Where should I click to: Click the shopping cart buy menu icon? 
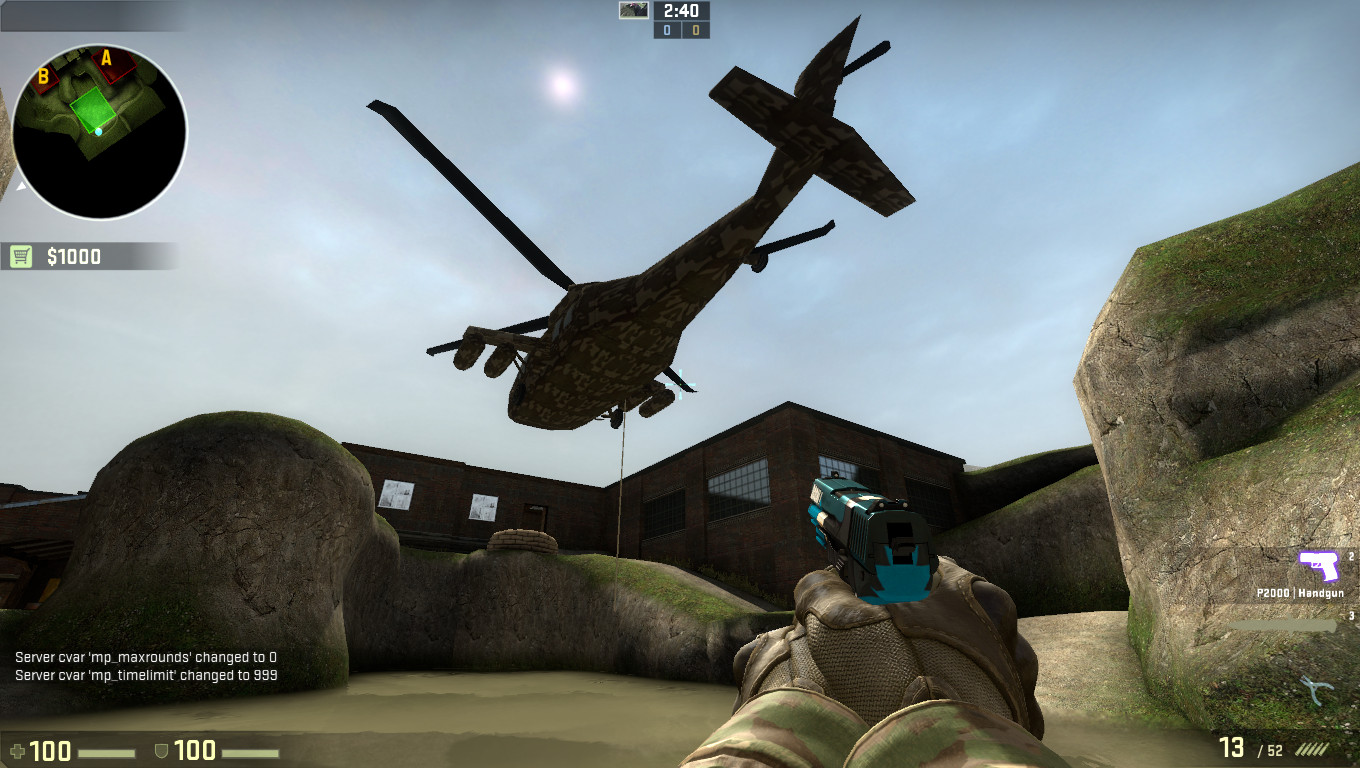pos(20,256)
